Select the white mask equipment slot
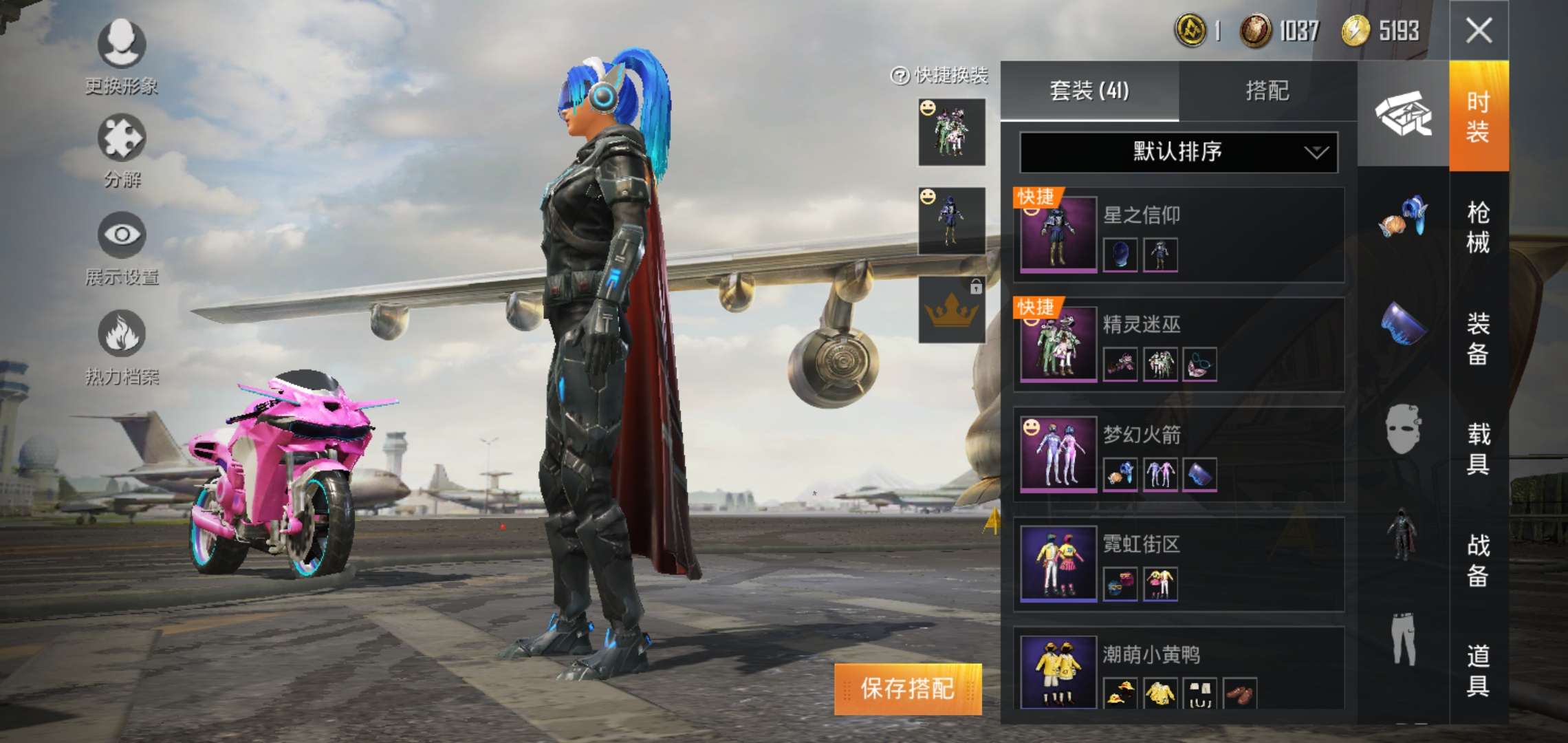 coord(1403,429)
